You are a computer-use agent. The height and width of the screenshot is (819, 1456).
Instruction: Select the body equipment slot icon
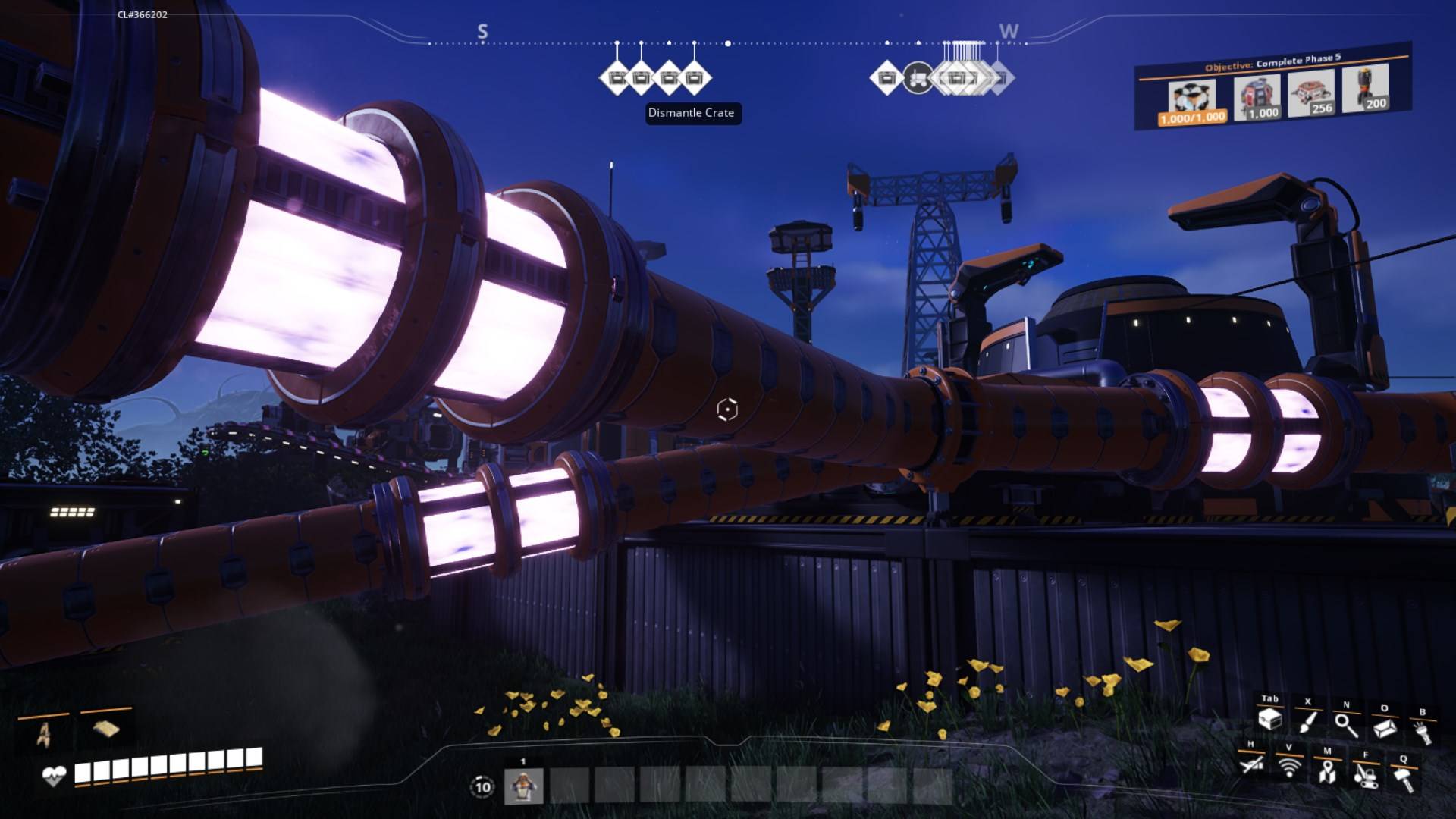[43, 734]
